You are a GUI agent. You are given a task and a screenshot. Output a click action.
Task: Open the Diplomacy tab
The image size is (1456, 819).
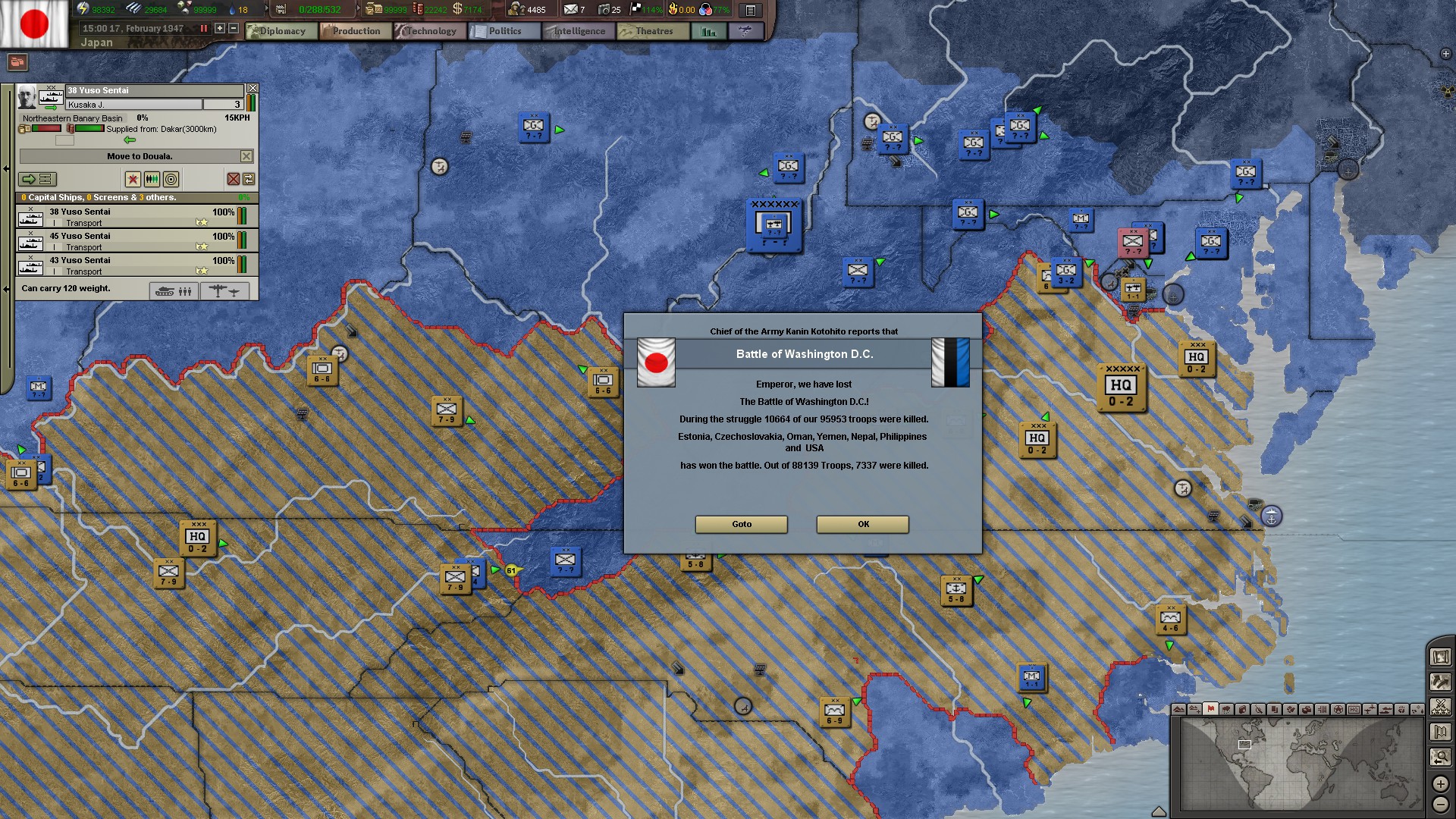pos(281,31)
